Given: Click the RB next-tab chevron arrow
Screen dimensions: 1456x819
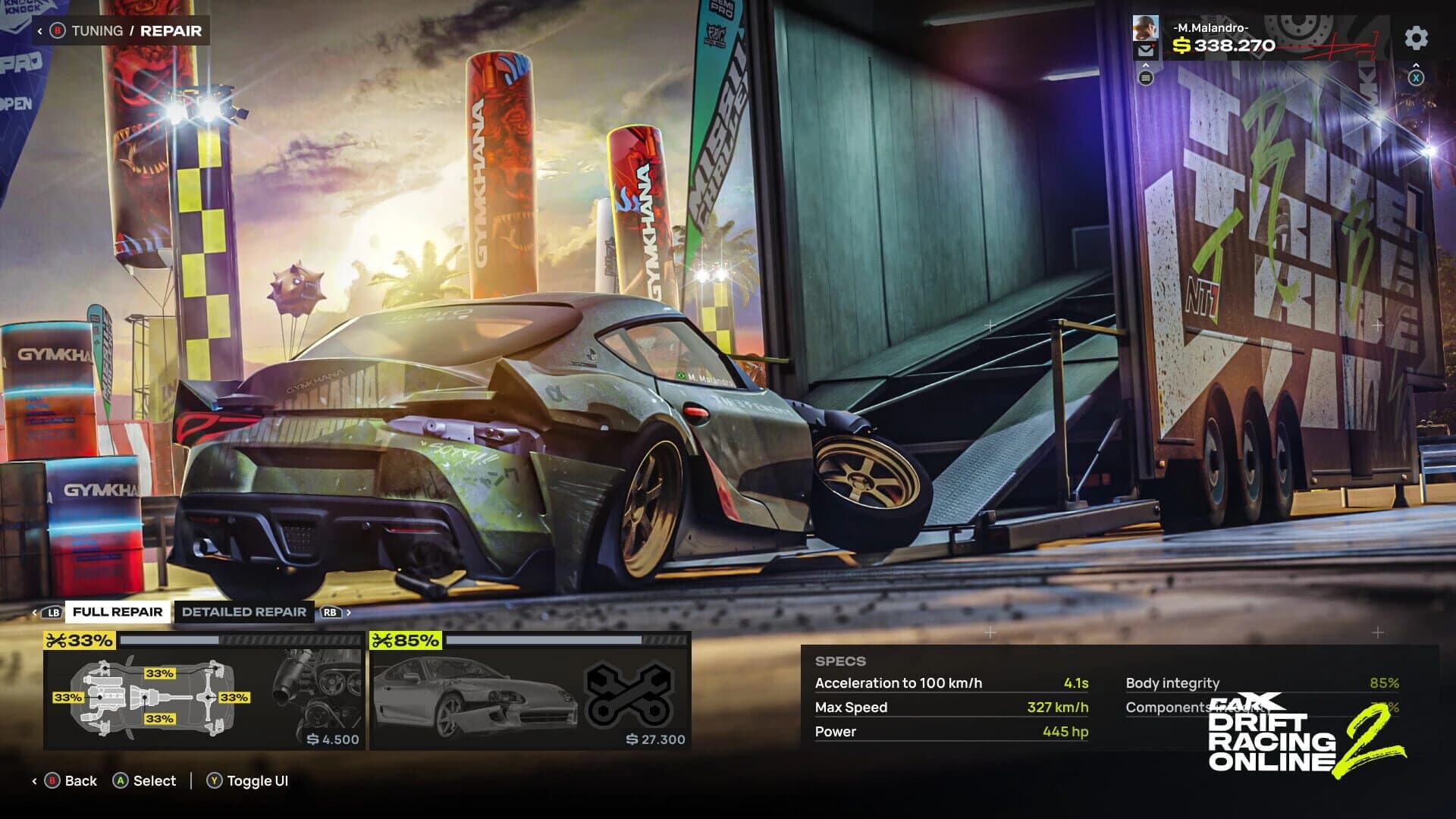Looking at the screenshot, I should point(350,611).
